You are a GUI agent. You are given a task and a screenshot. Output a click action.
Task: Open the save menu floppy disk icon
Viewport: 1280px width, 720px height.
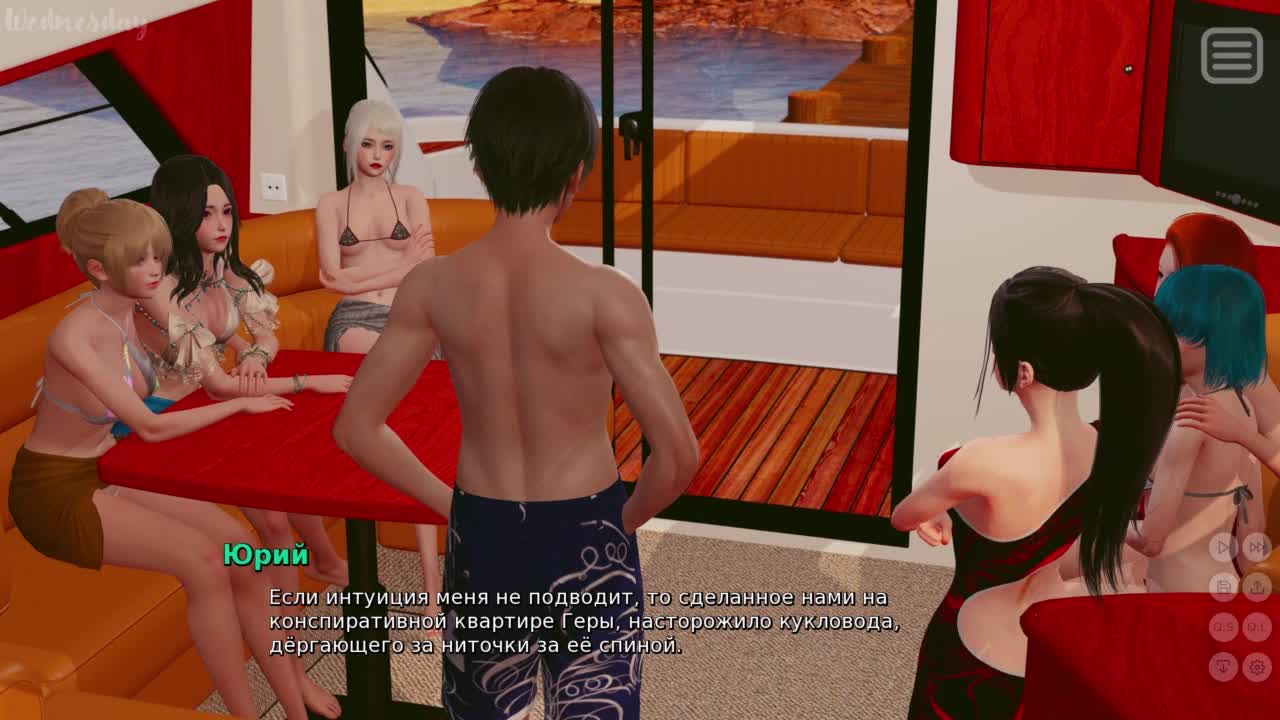coord(1223,587)
